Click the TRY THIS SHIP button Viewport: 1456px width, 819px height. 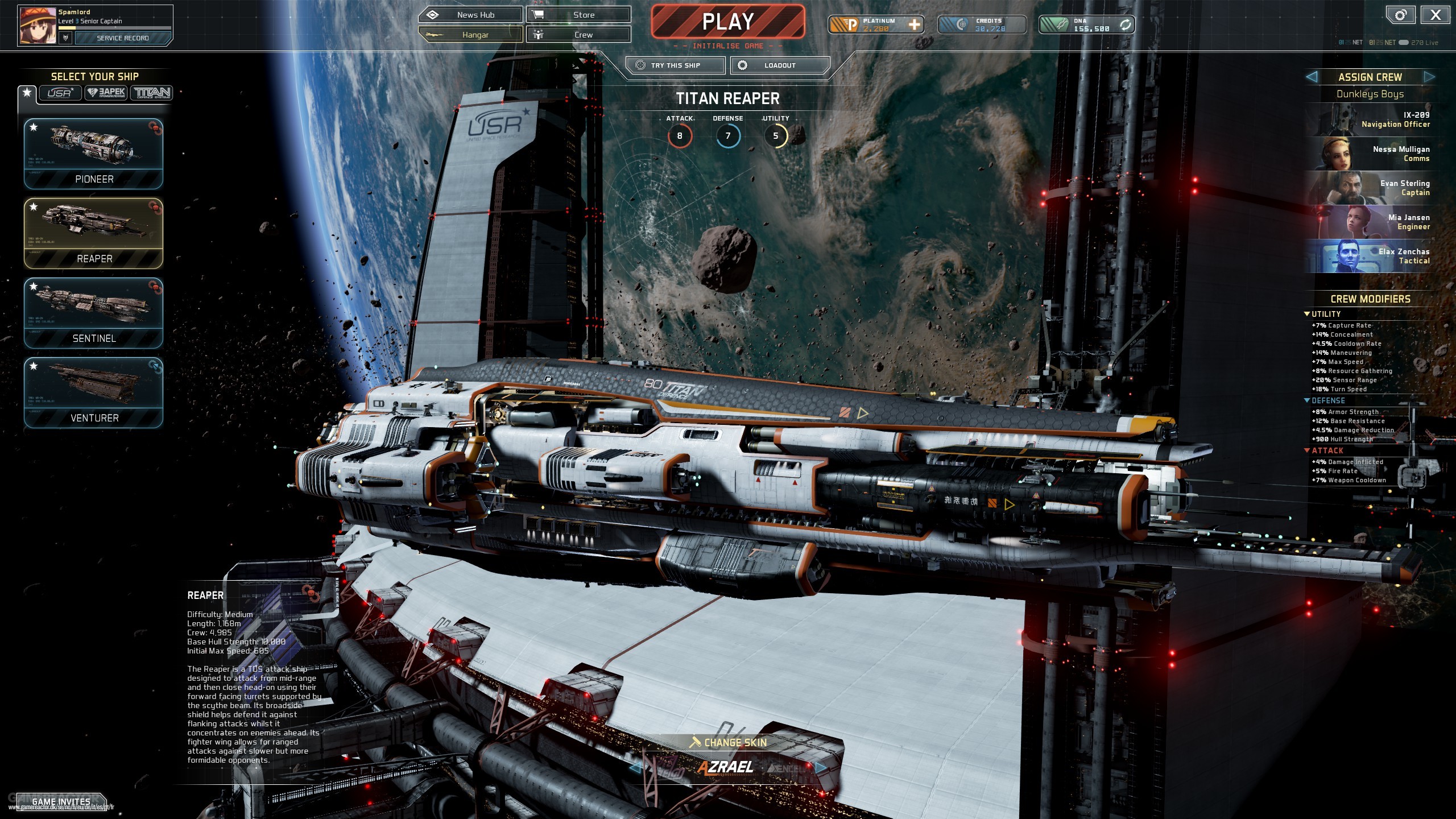(x=676, y=65)
